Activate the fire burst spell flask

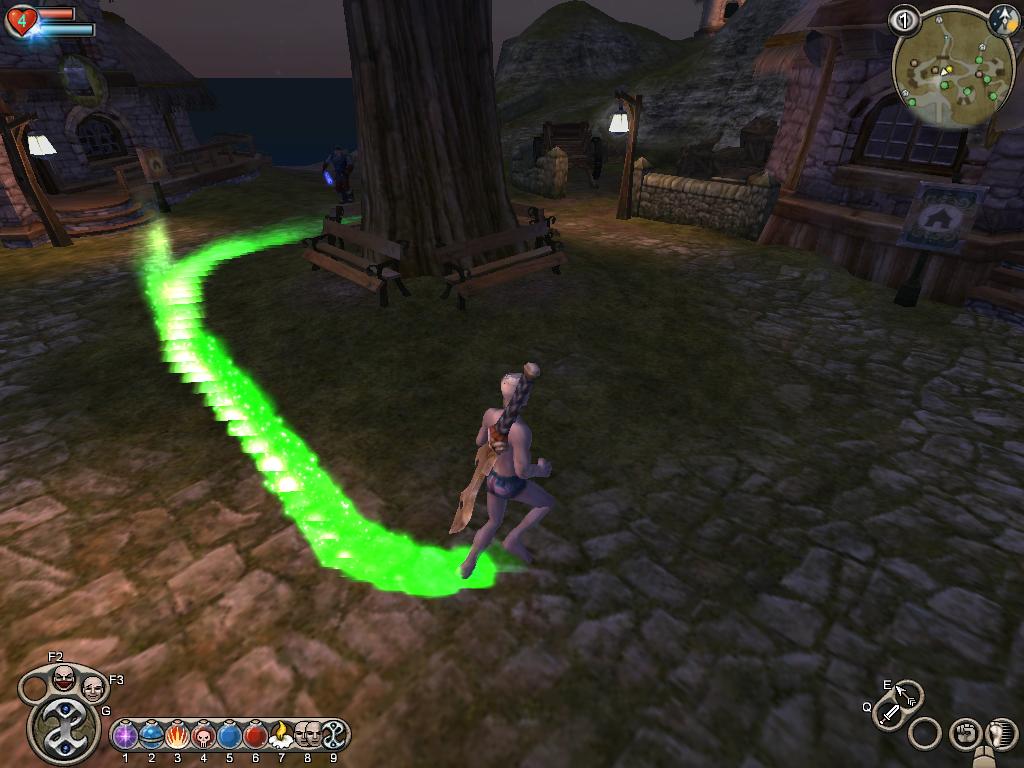pos(177,736)
